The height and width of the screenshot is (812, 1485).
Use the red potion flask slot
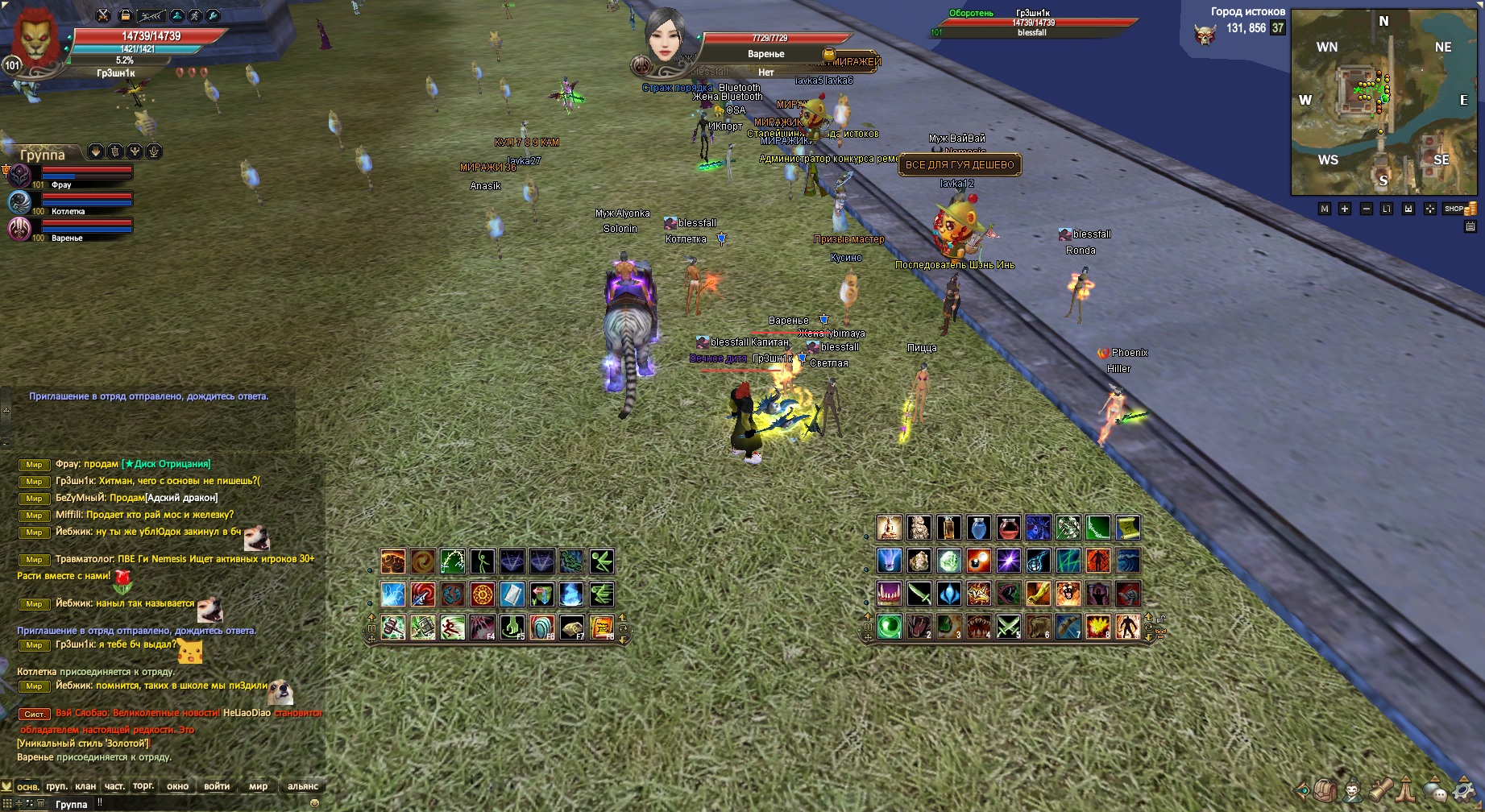(1008, 528)
